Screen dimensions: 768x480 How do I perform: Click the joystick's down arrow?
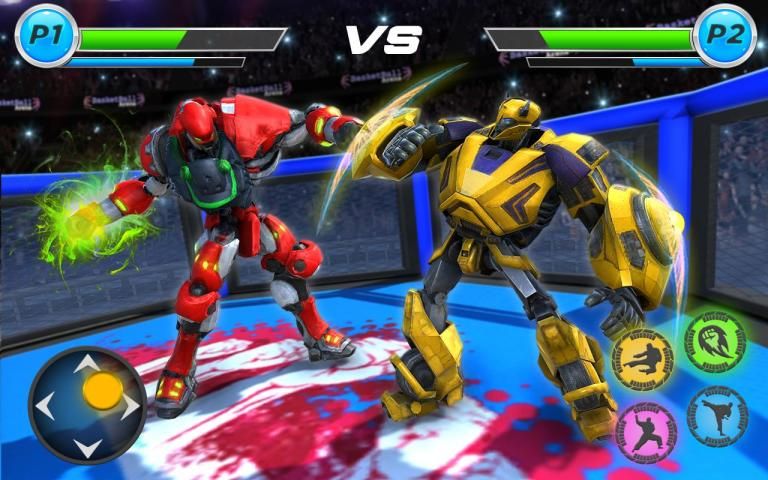click(87, 447)
